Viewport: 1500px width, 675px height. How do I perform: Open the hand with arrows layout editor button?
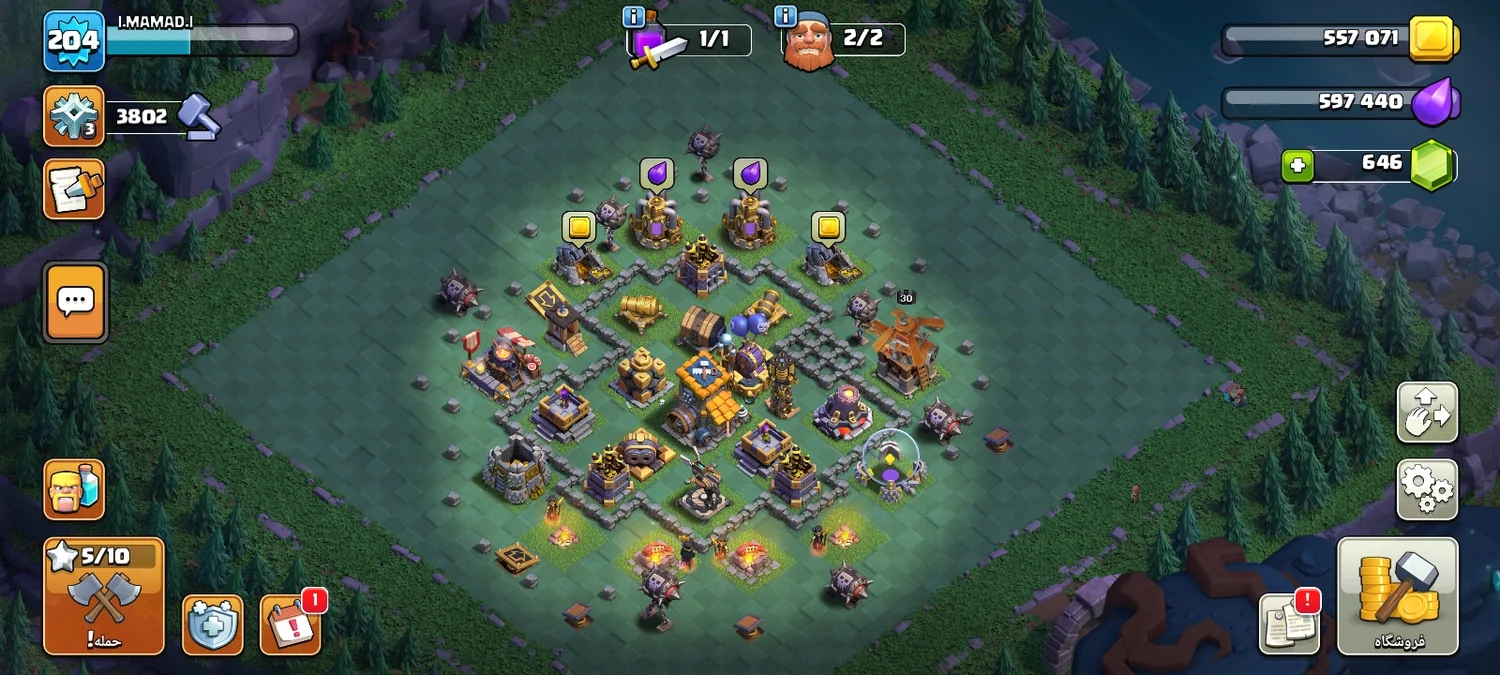1427,412
